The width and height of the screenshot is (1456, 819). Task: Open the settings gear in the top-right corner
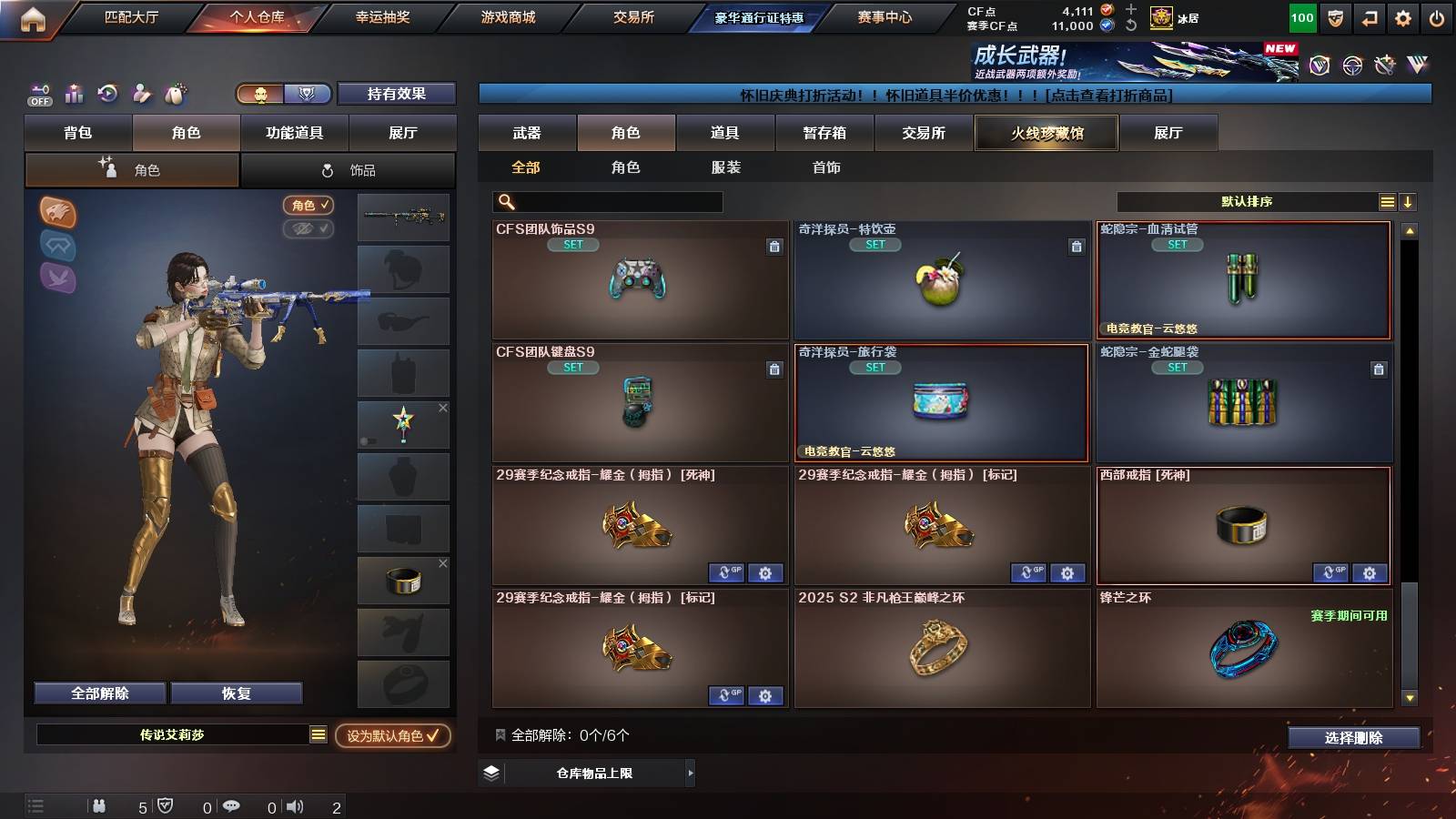point(1402,16)
